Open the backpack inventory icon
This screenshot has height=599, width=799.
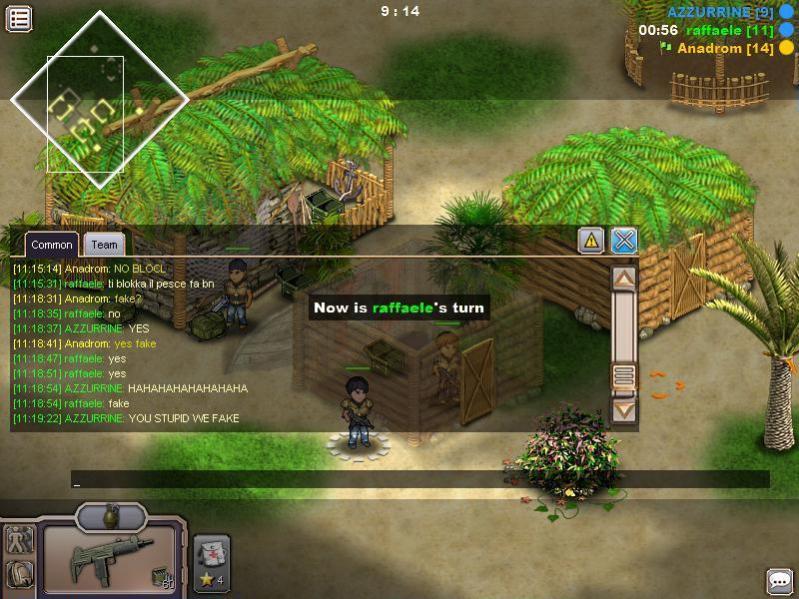pyautogui.click(x=19, y=574)
